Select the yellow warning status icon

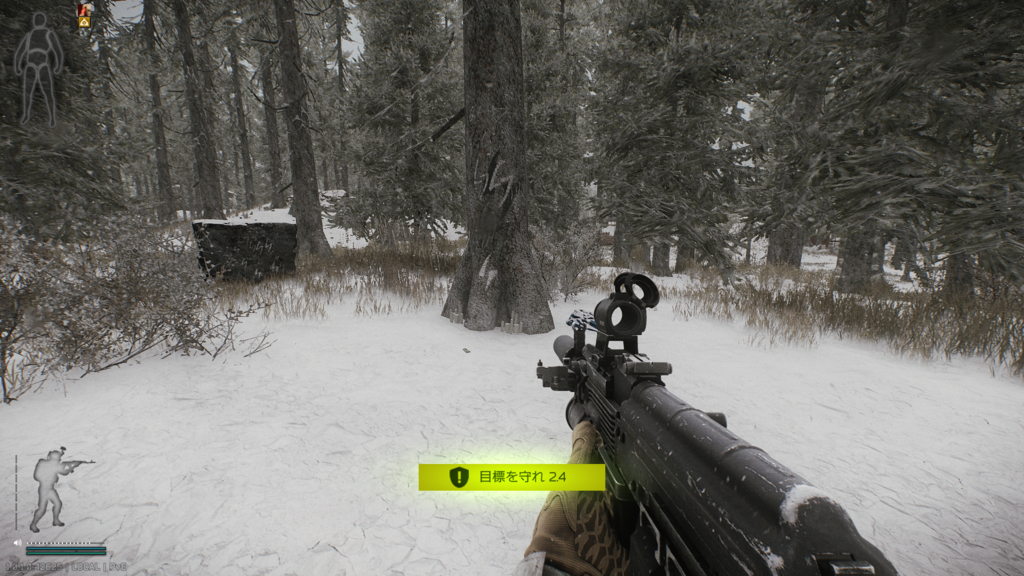pos(84,21)
